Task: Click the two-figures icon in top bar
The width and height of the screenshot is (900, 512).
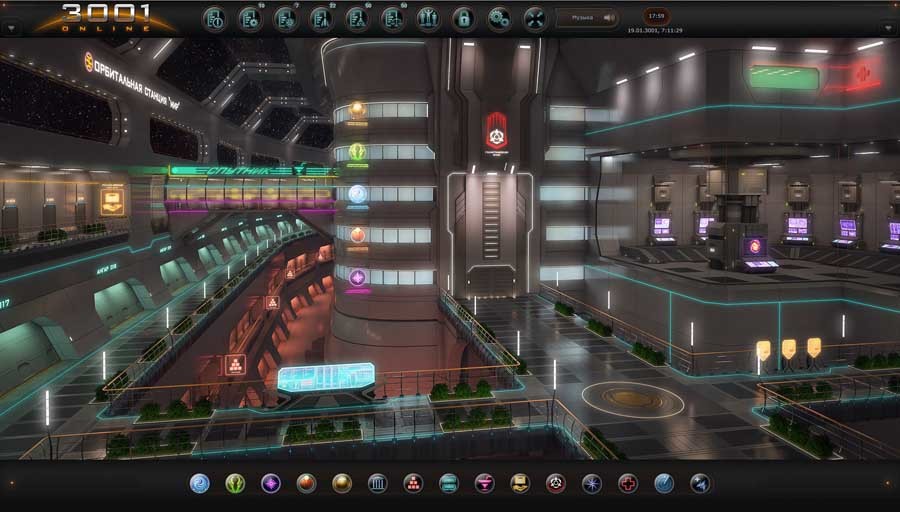Action: [428, 18]
